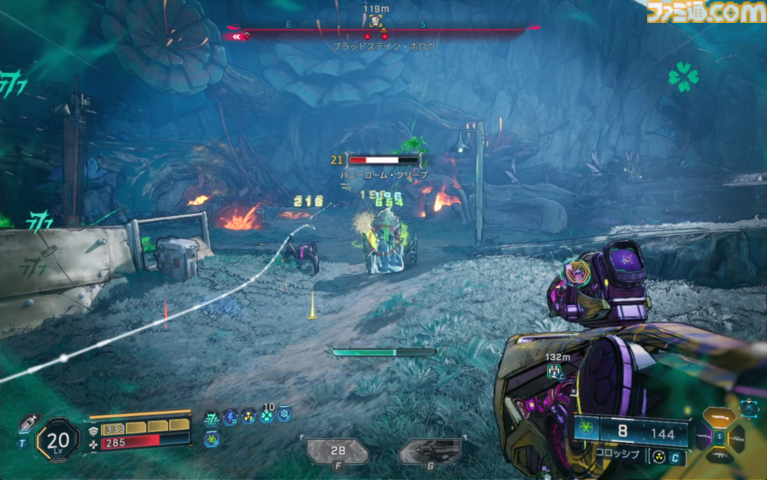Click the green claw-marks status icon
The image size is (767, 480).
[x=211, y=417]
